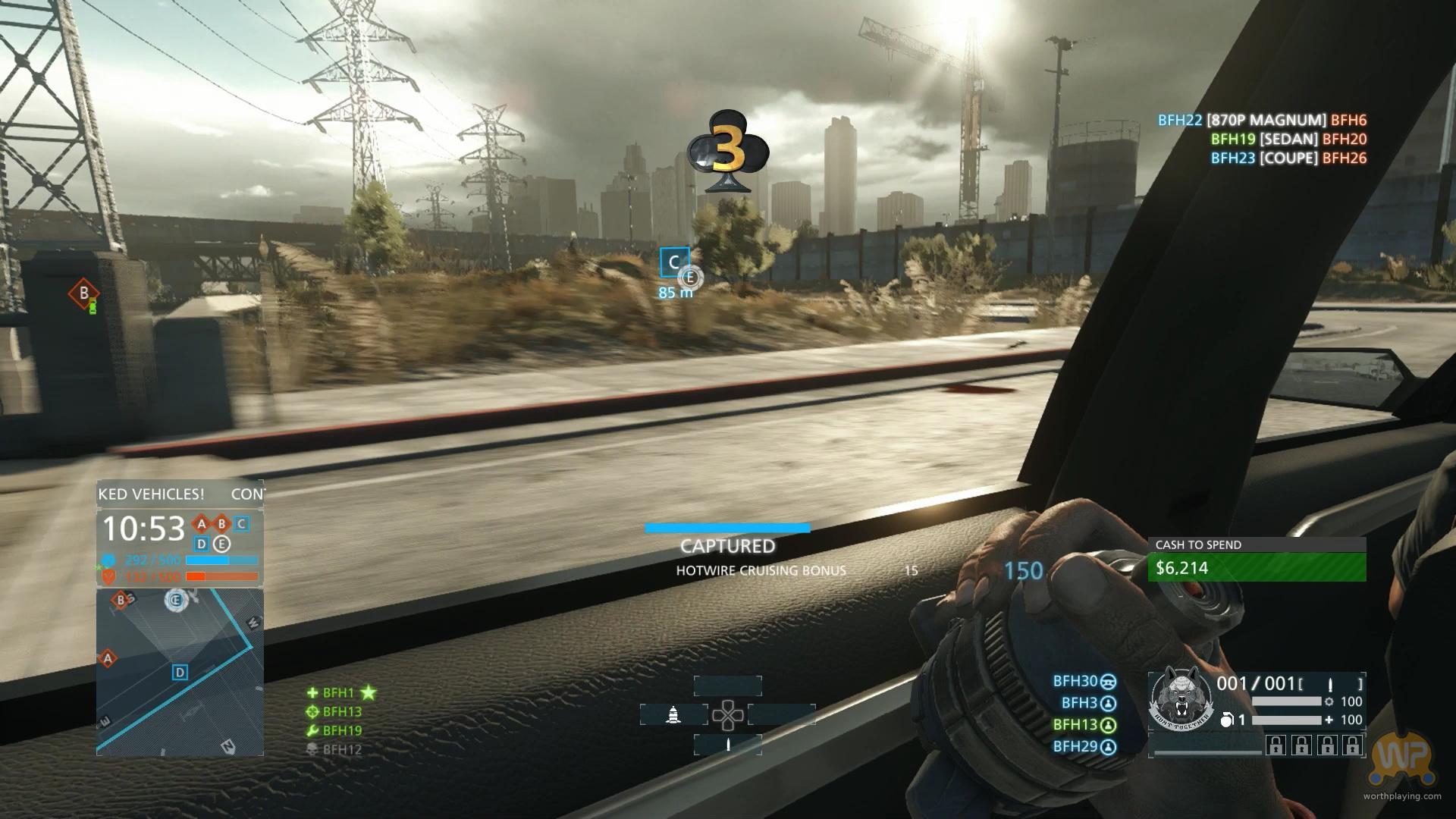Select the COUPE kill feed entry
Viewport: 1456px width, 819px height.
coord(1288,158)
